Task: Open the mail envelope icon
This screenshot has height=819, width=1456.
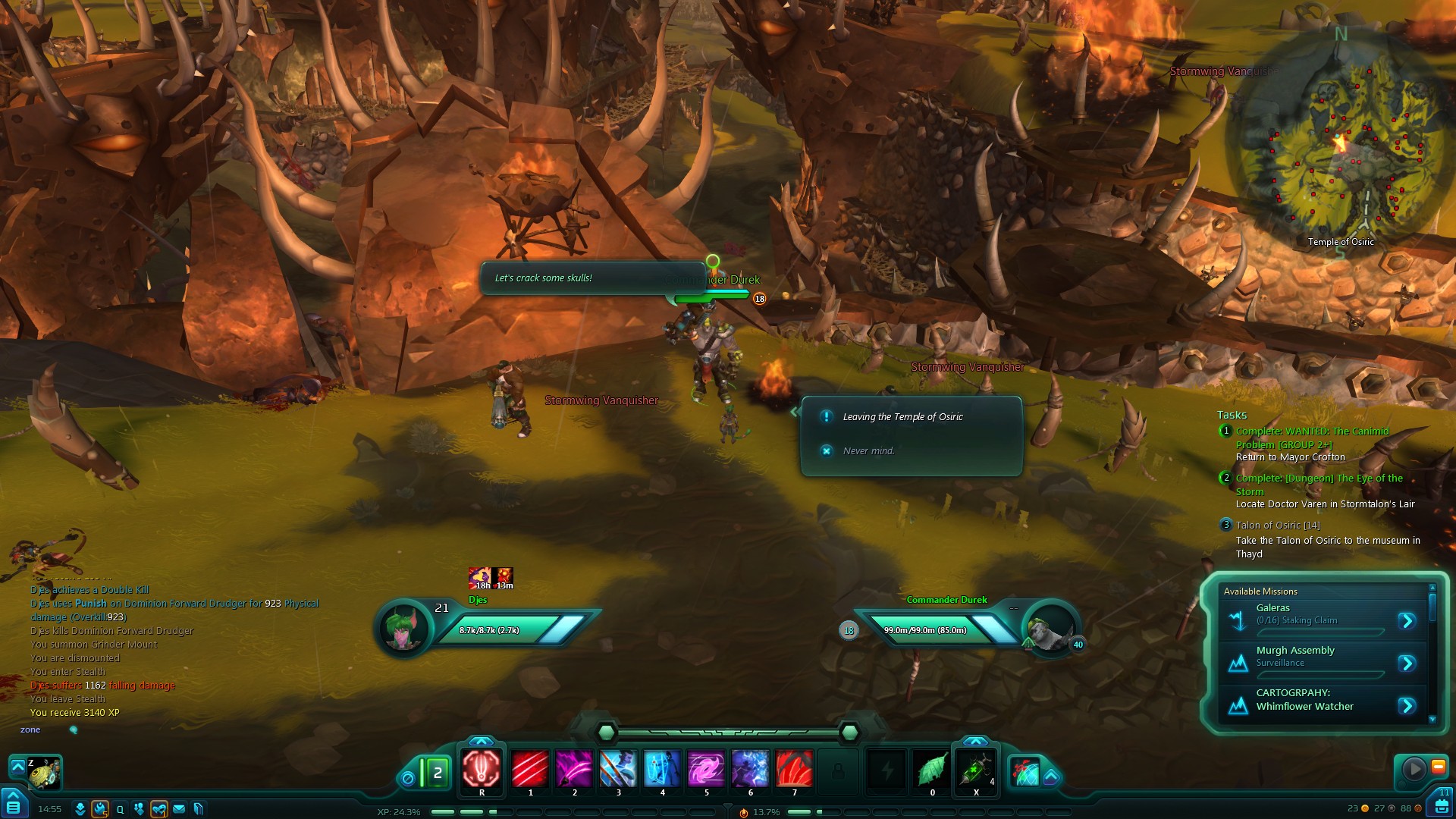Action: 179,809
